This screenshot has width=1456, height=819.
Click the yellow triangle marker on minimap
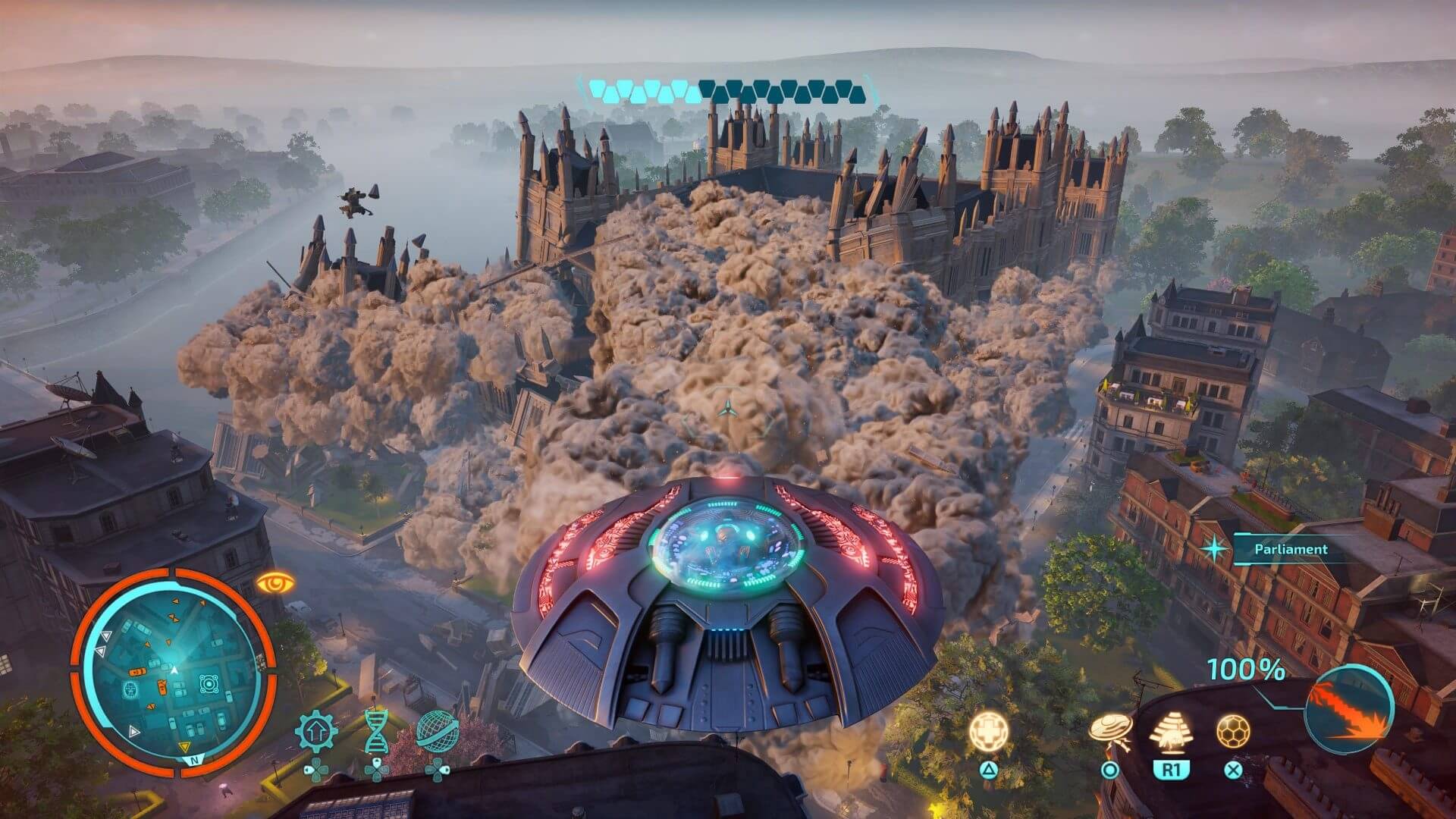184,748
